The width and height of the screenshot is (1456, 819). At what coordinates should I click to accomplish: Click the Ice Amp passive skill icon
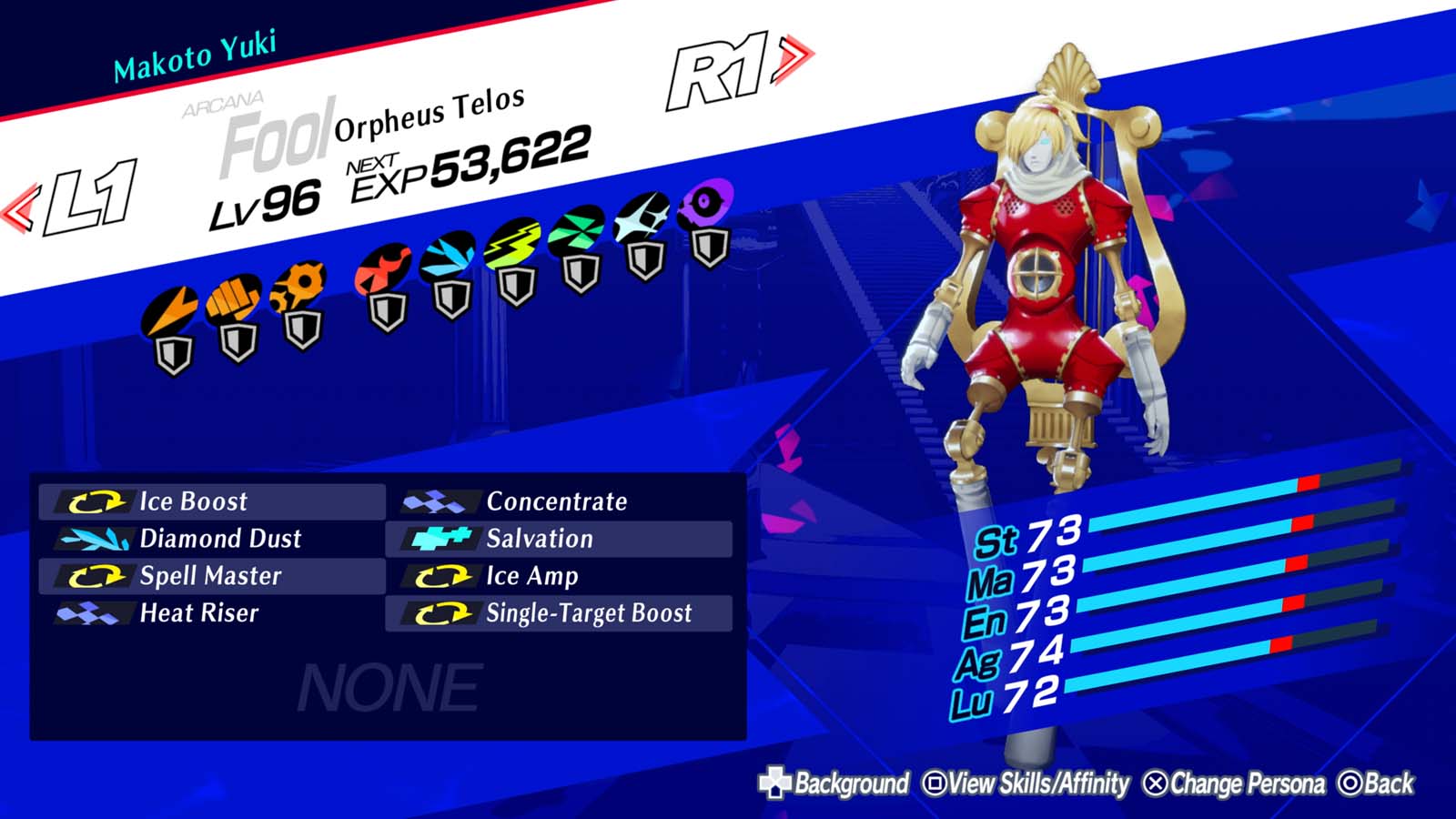[445, 575]
